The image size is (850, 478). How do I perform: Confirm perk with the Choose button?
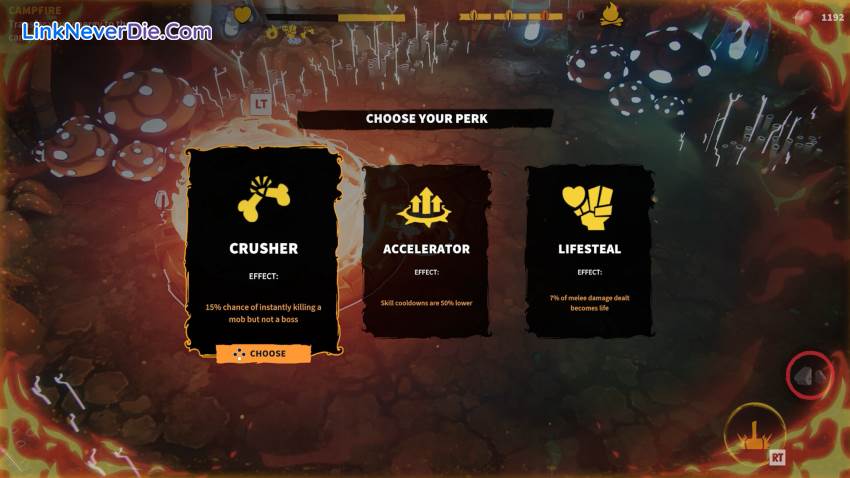tap(263, 353)
